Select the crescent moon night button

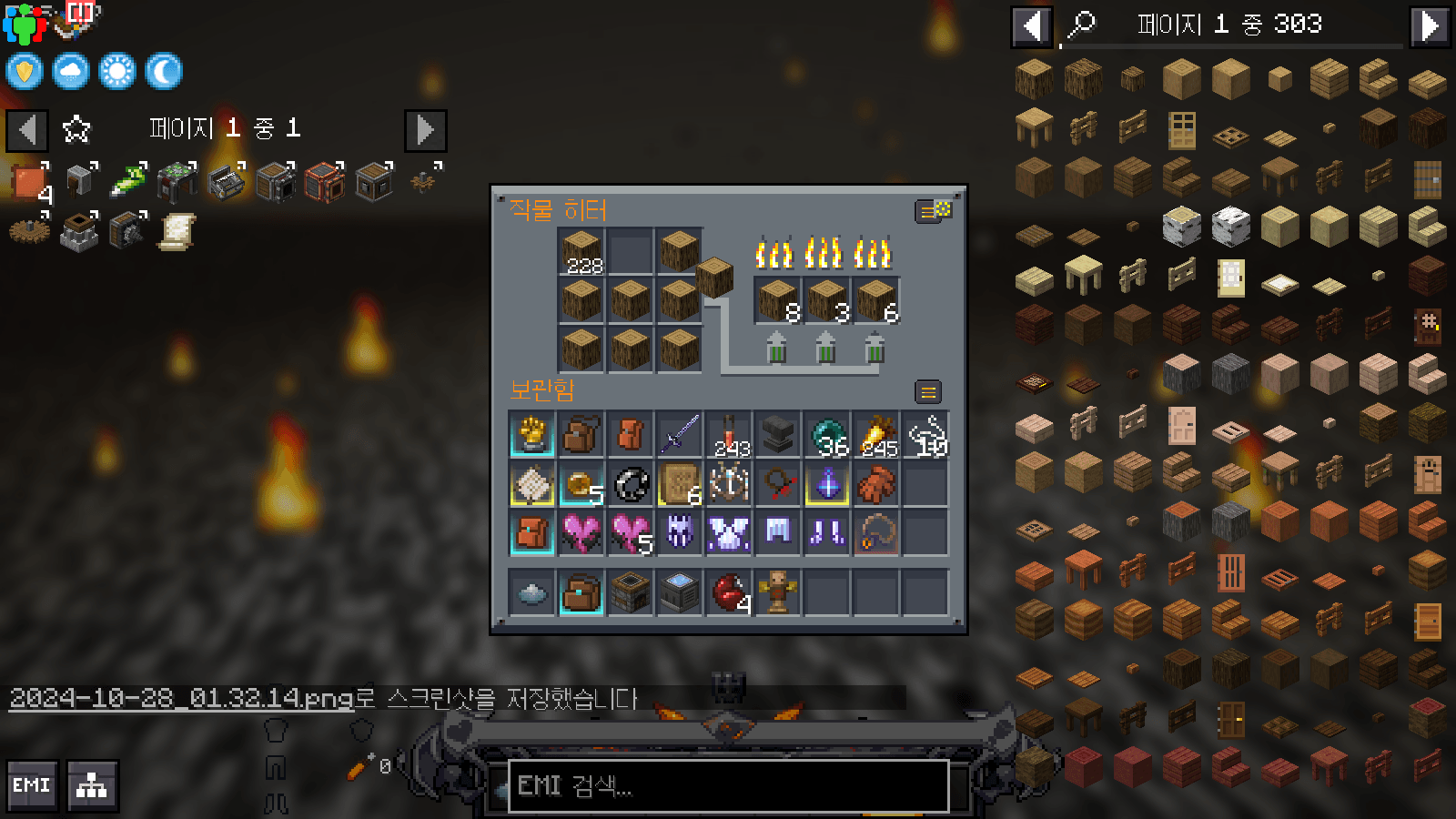tap(164, 71)
